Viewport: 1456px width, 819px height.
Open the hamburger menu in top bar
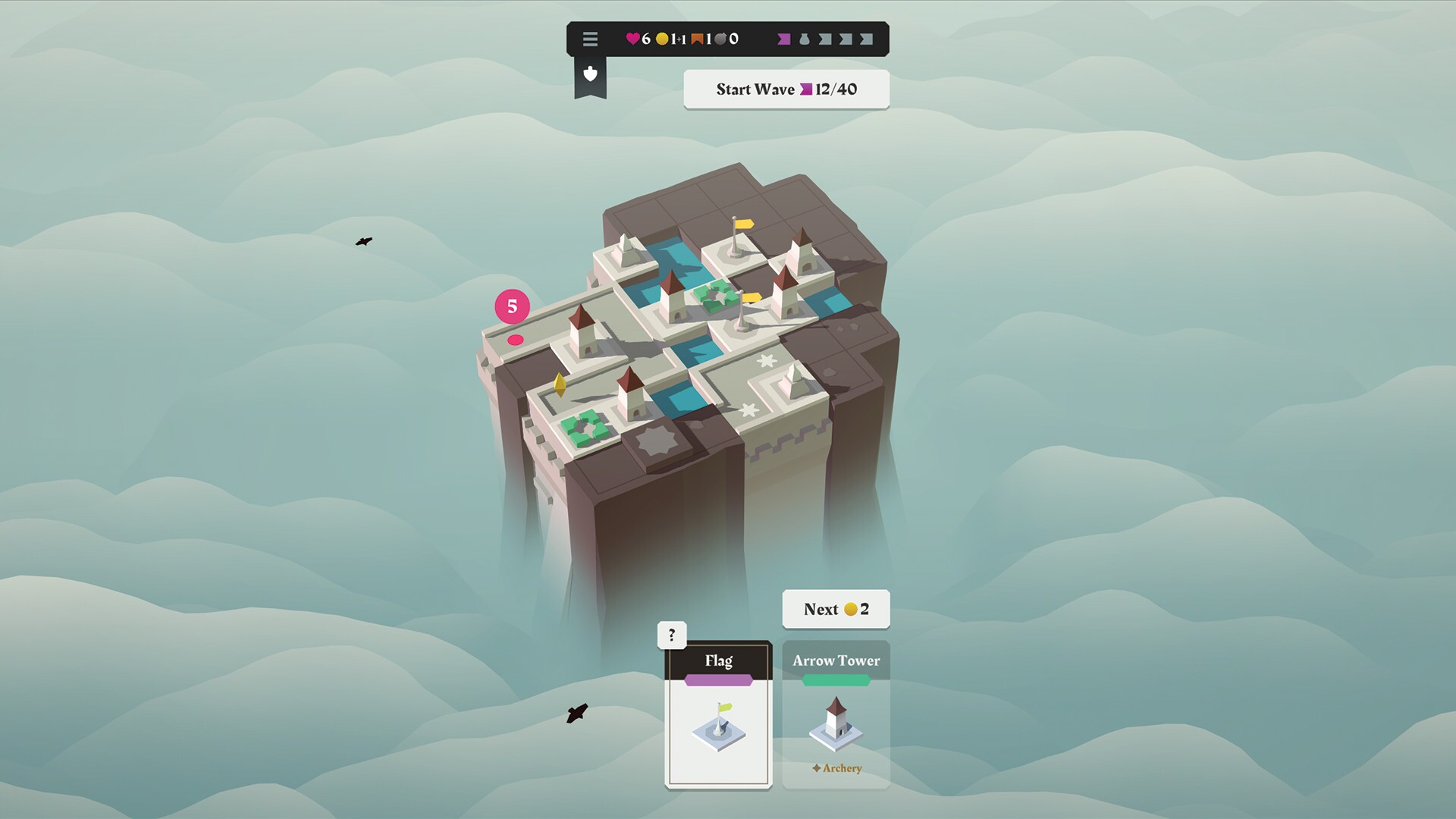(x=590, y=39)
